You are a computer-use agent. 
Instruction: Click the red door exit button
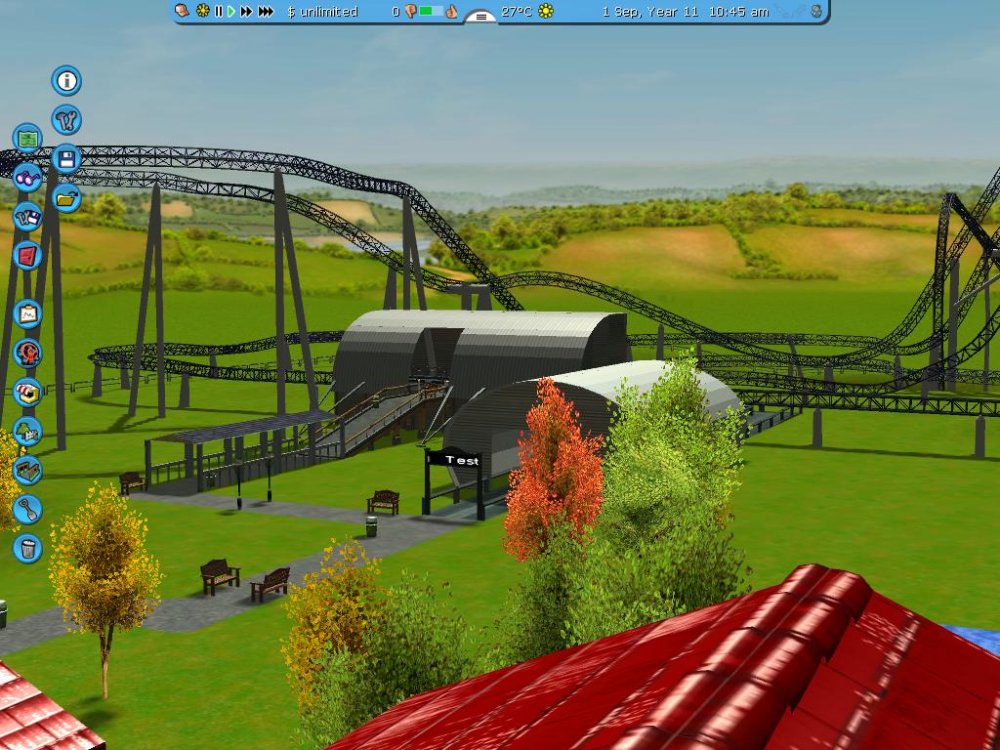[27, 255]
